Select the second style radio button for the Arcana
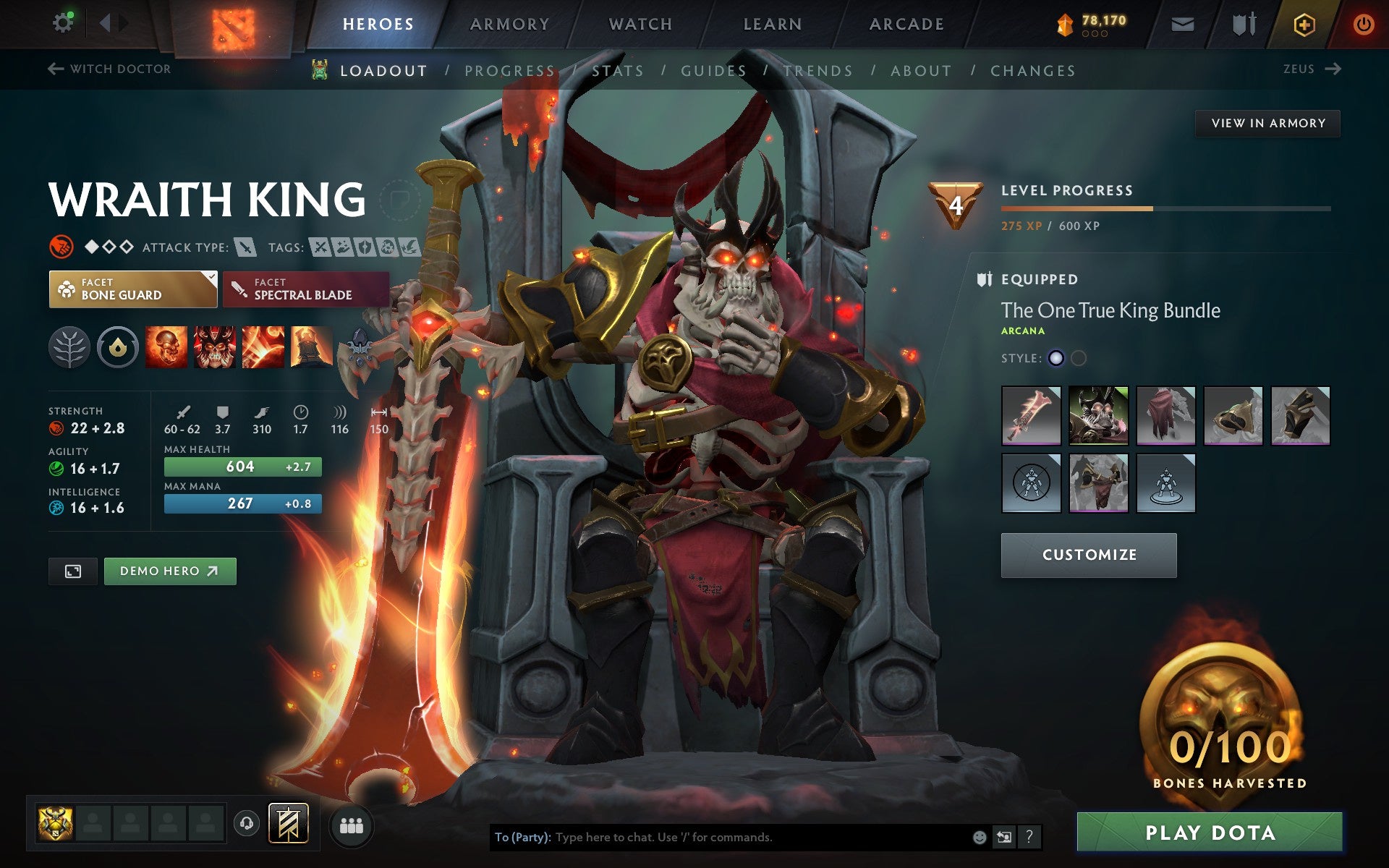Viewport: 1389px width, 868px height. (x=1077, y=357)
